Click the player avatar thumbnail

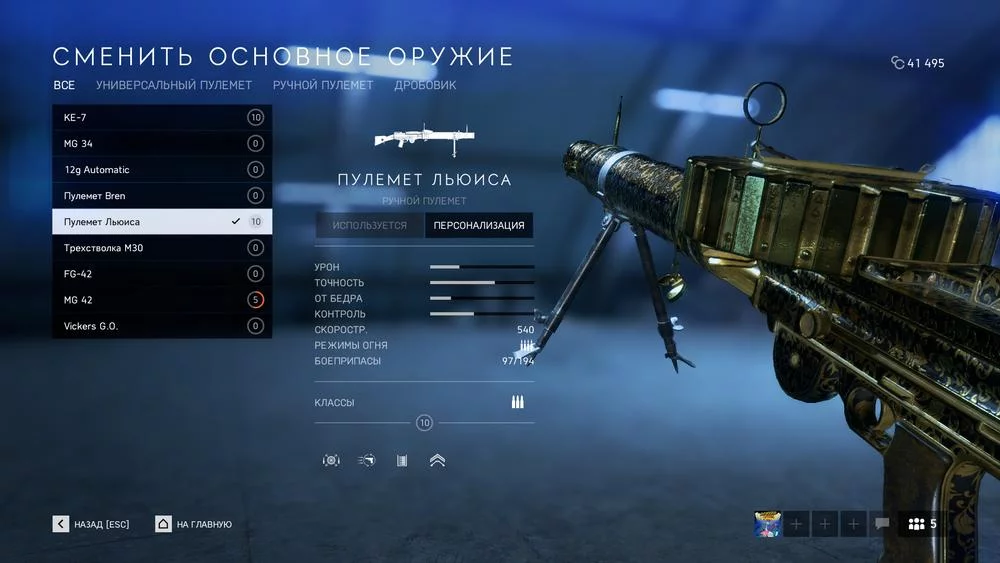click(768, 524)
